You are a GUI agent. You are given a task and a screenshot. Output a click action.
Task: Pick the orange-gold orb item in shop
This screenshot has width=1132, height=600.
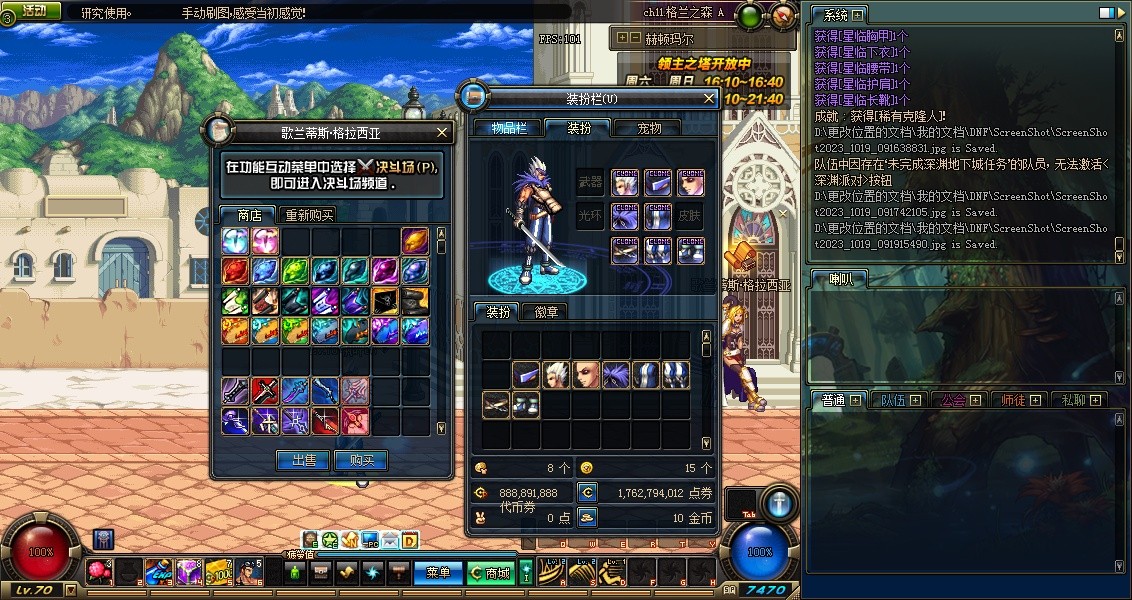click(x=415, y=240)
